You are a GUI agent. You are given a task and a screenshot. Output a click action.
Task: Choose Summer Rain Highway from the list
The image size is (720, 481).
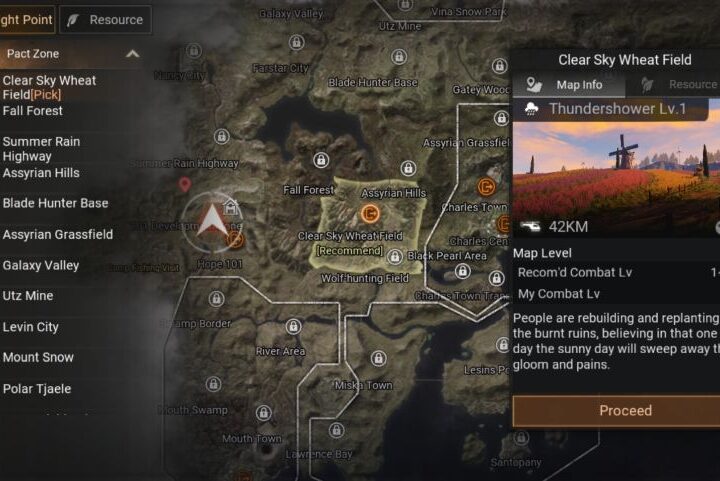(x=41, y=149)
